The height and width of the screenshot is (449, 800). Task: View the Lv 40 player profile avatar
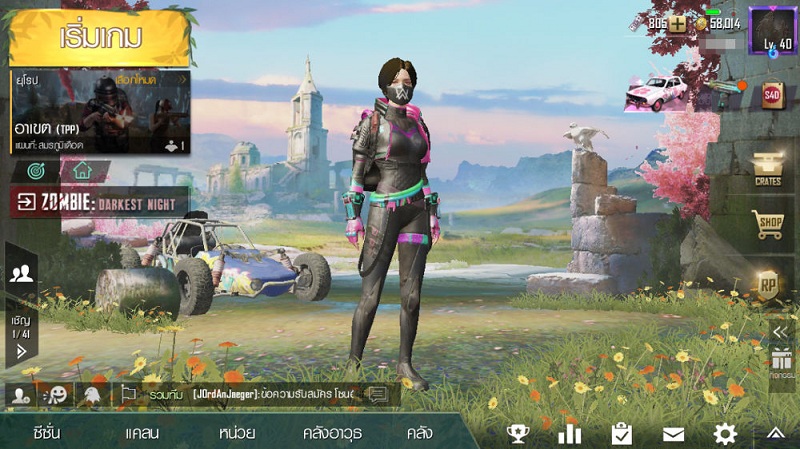click(772, 30)
